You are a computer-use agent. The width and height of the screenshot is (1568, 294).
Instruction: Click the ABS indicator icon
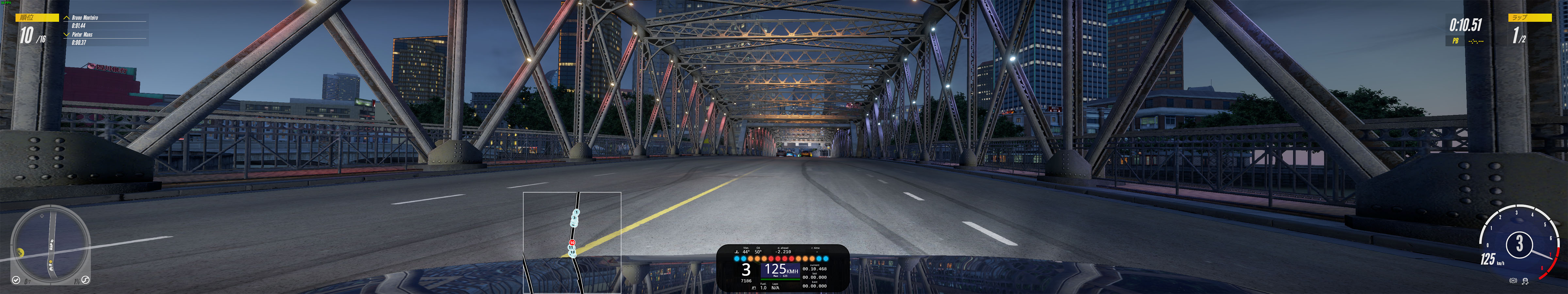[1513, 281]
